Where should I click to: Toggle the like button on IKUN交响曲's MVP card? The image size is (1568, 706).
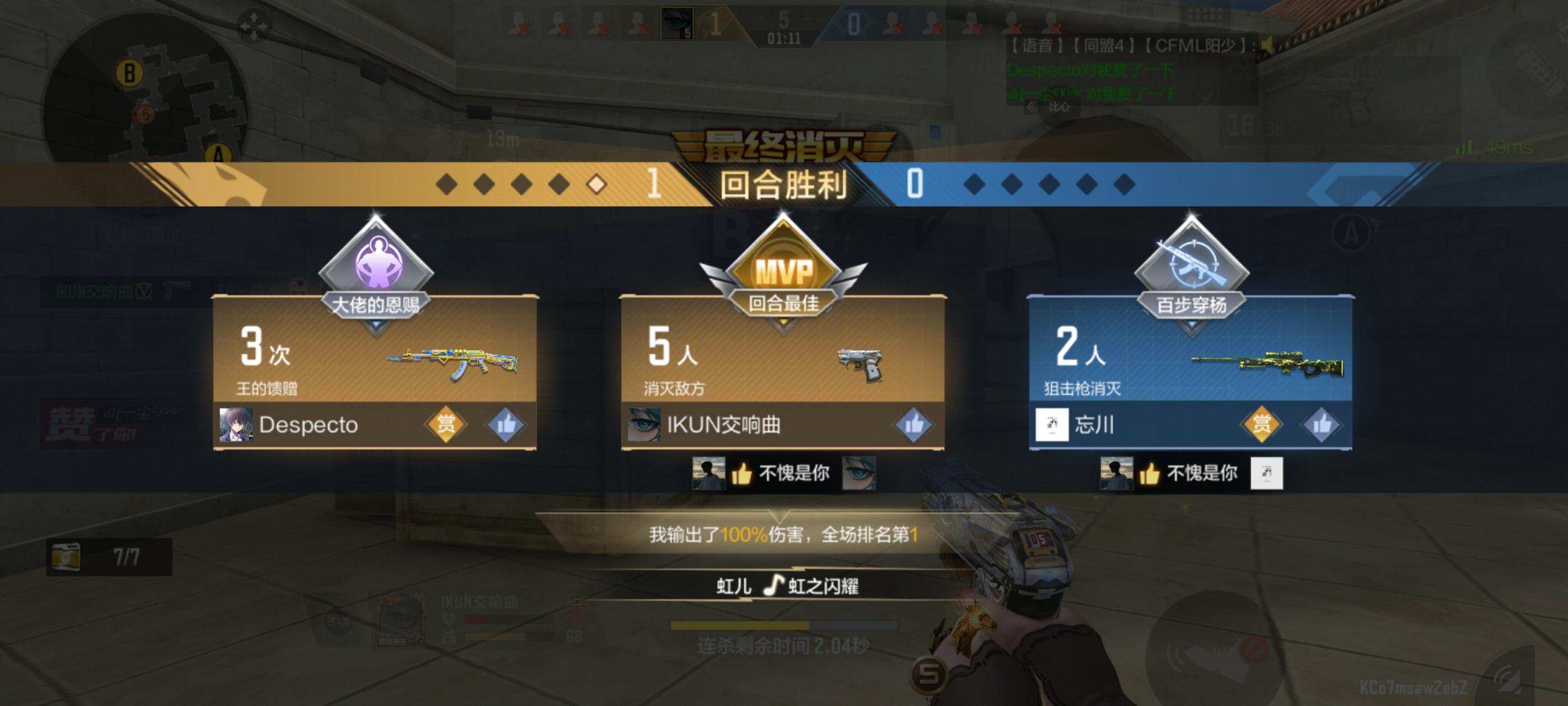(914, 426)
